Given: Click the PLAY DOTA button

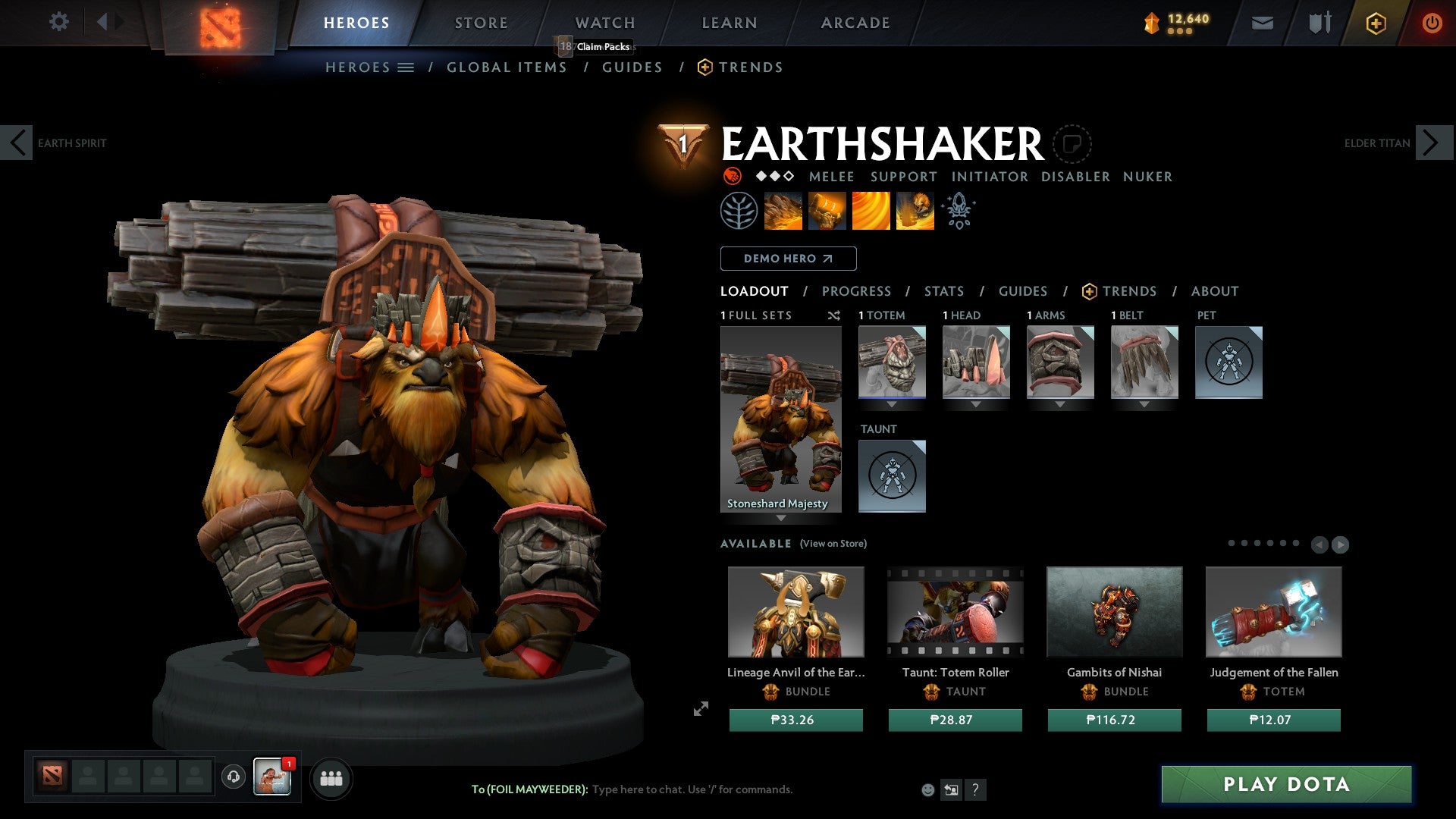Looking at the screenshot, I should click(1285, 785).
